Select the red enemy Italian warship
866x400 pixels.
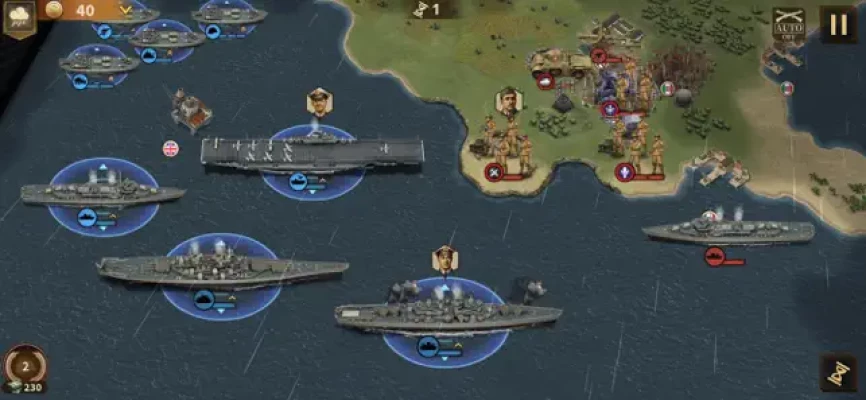click(727, 231)
